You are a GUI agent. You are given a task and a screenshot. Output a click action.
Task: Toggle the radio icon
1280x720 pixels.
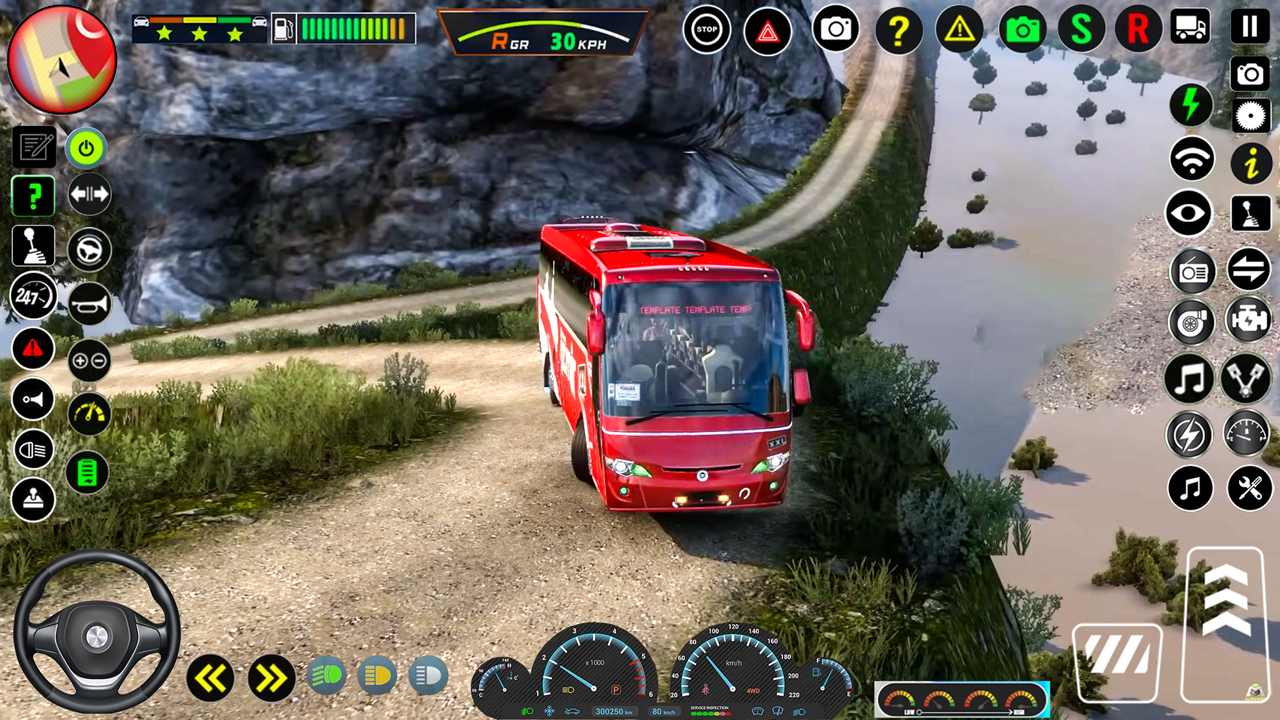(1192, 269)
